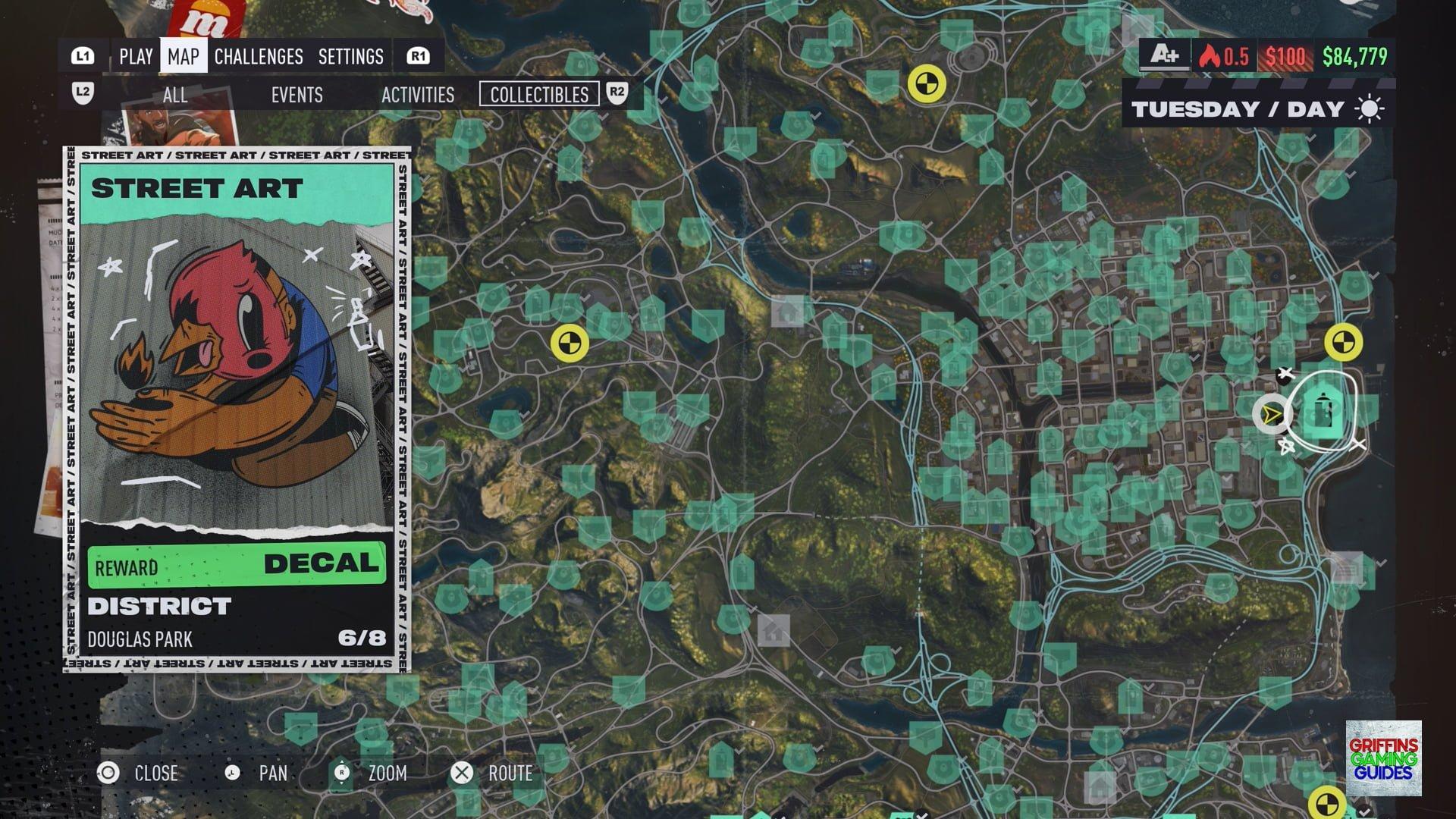
Task: Click the Griffins Gaming Guides logo
Action: pos(1383,758)
